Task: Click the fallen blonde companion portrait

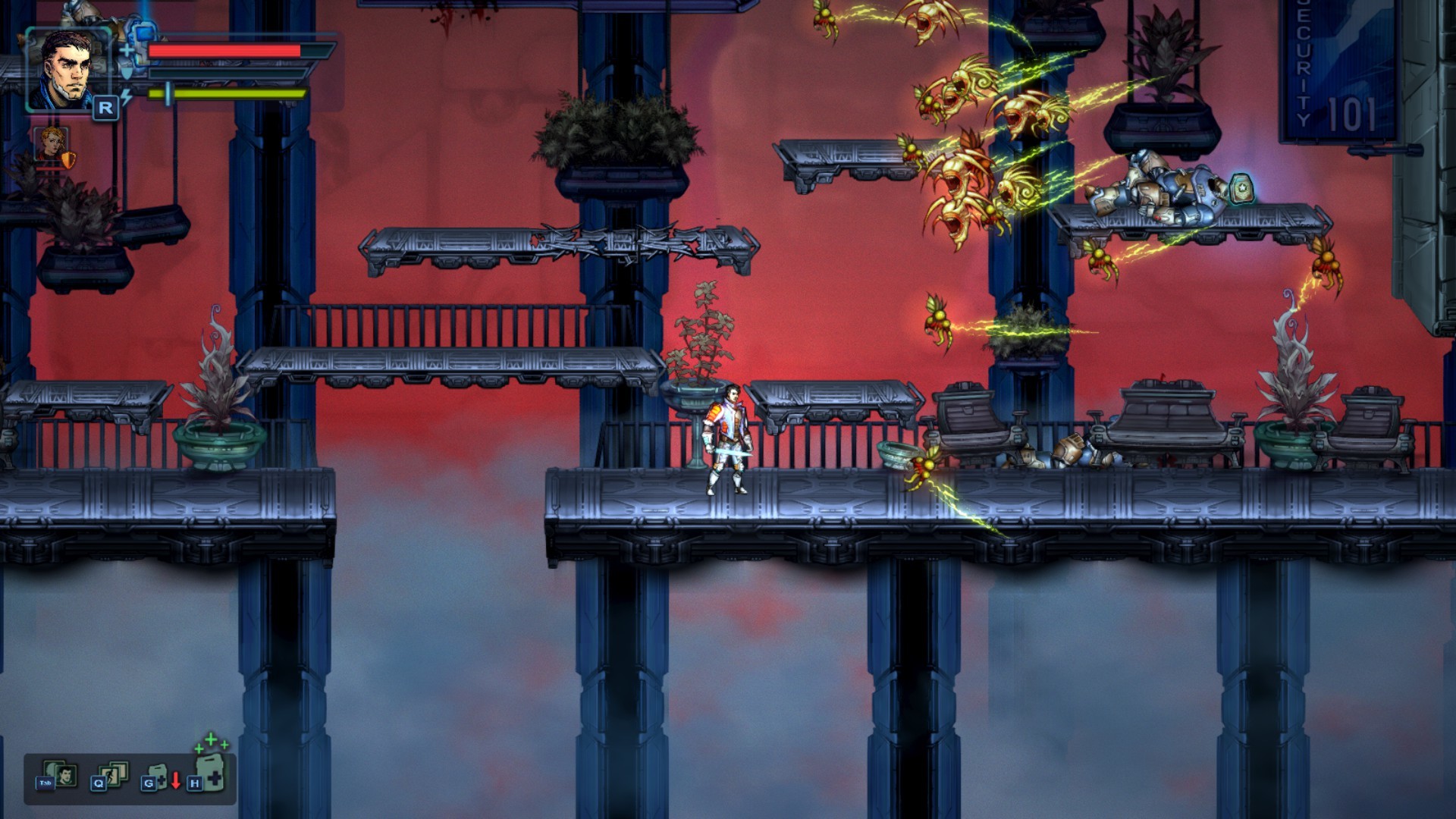Action: point(51,144)
